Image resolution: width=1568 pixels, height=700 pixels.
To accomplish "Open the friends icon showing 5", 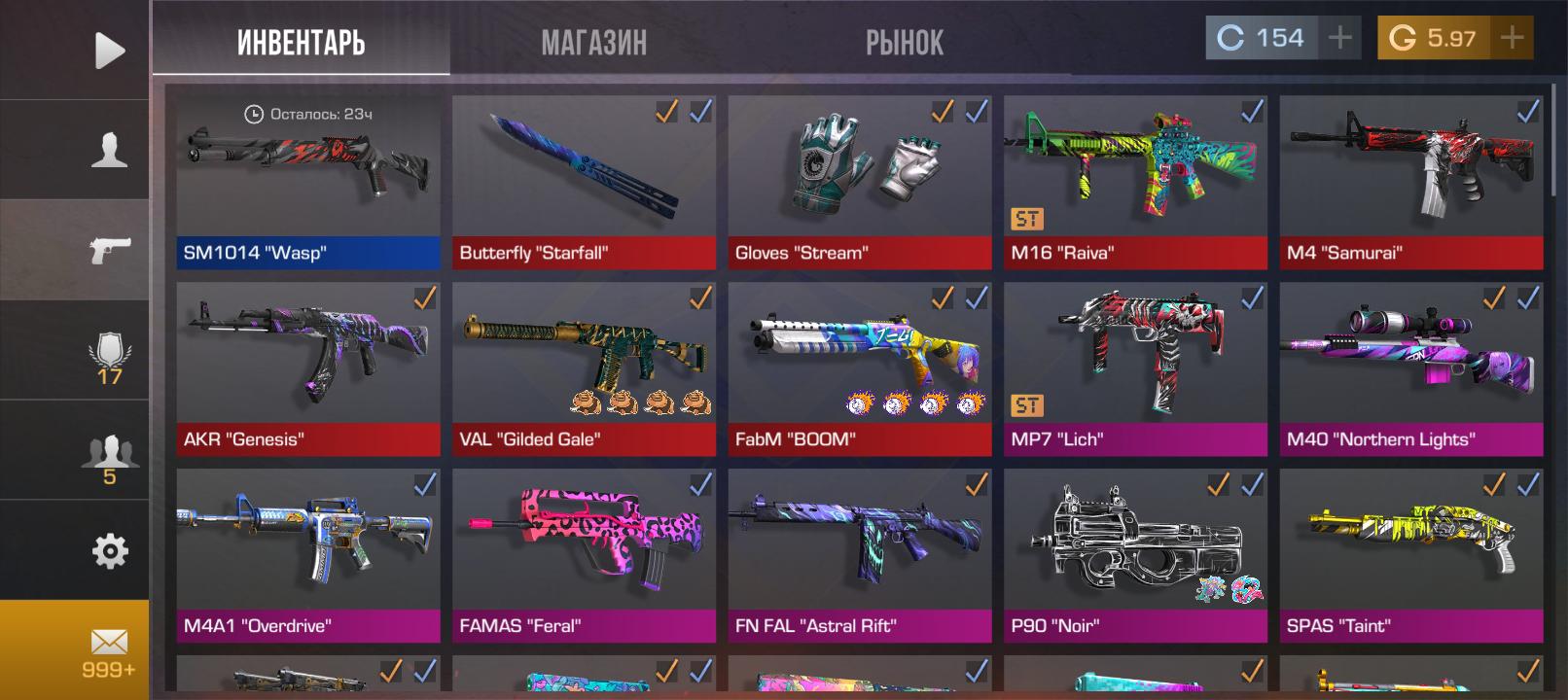I will click(109, 457).
